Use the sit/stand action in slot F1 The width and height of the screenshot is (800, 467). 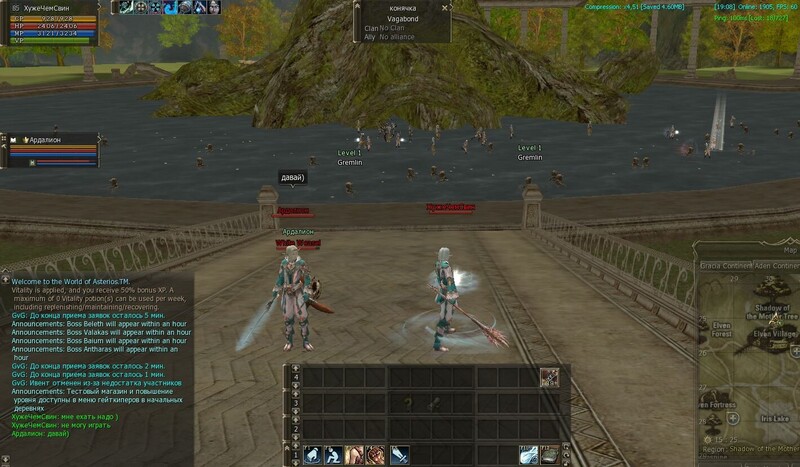[x=311, y=455]
